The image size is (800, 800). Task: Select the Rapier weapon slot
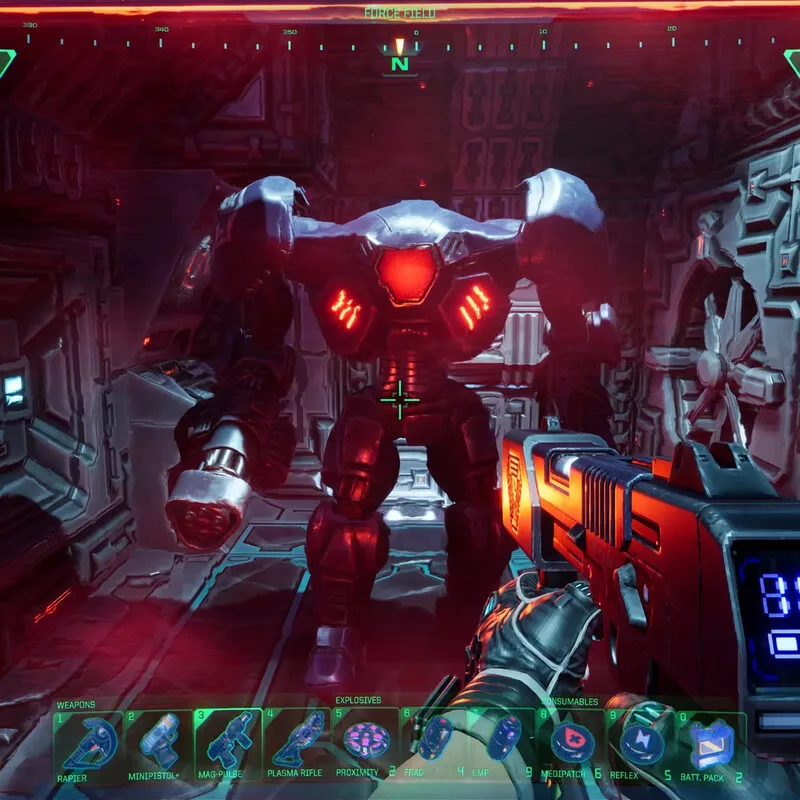(x=88, y=745)
